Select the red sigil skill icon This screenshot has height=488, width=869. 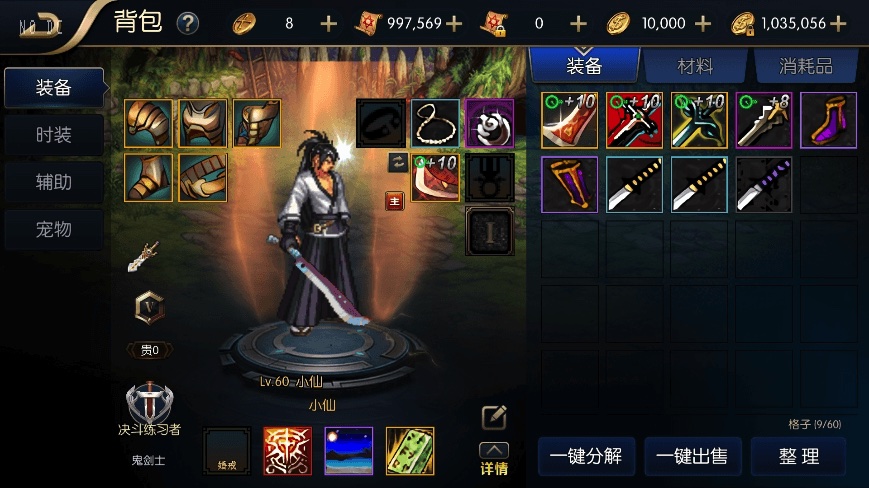pos(287,450)
